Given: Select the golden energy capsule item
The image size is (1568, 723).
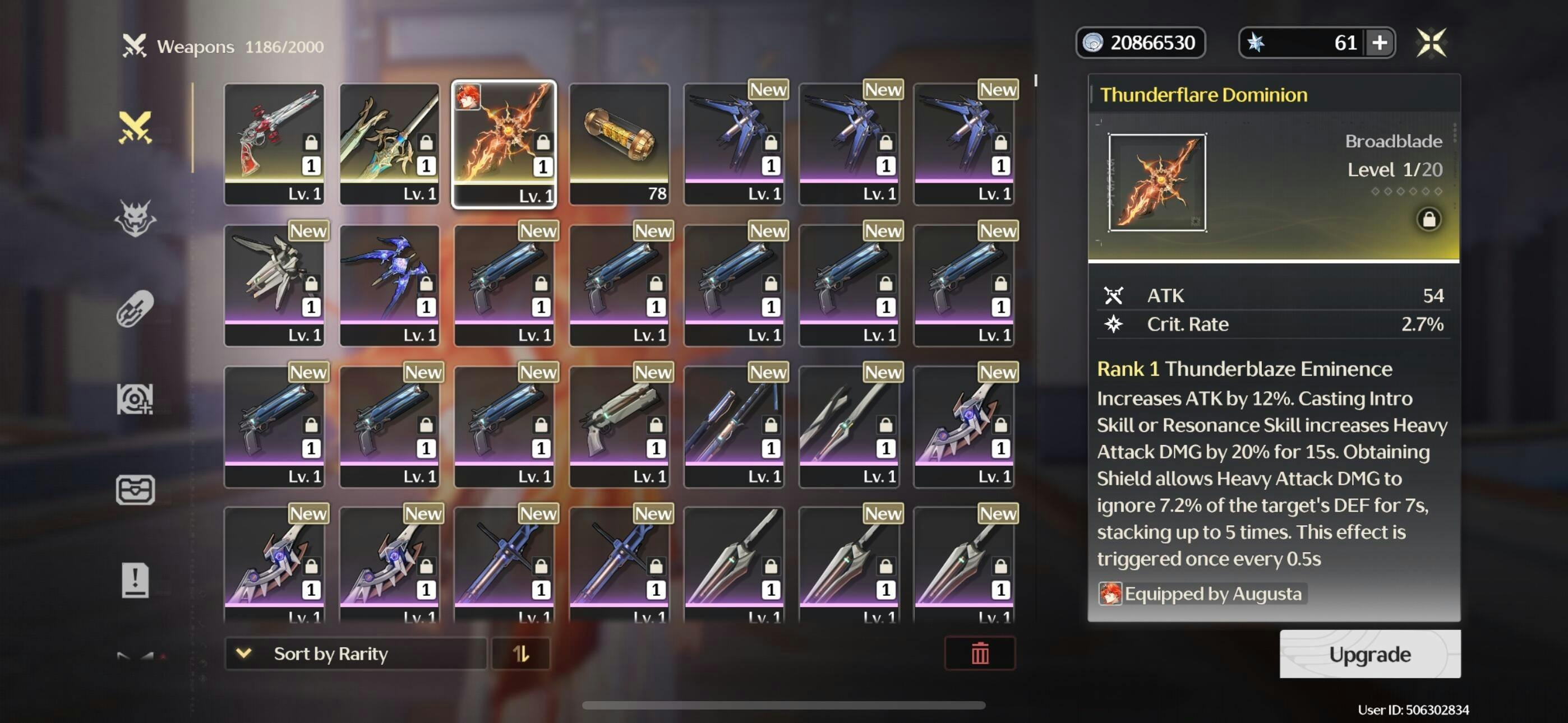Looking at the screenshot, I should pyautogui.click(x=619, y=143).
